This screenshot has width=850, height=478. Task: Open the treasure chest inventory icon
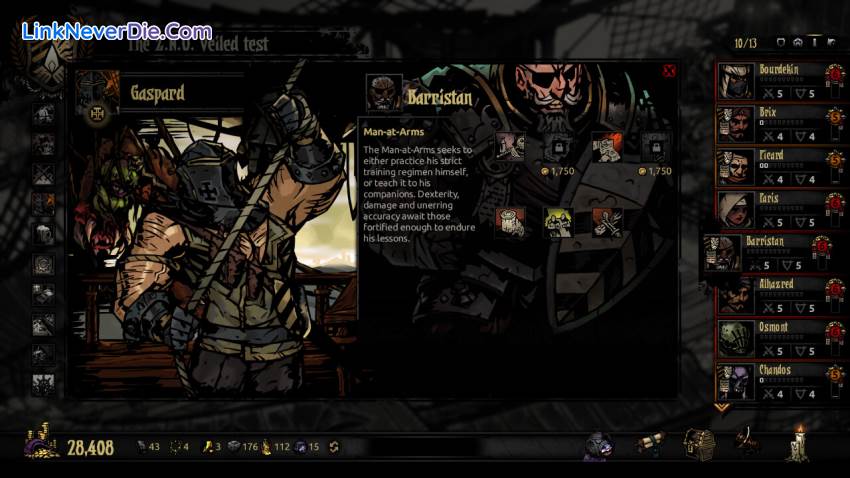698,442
